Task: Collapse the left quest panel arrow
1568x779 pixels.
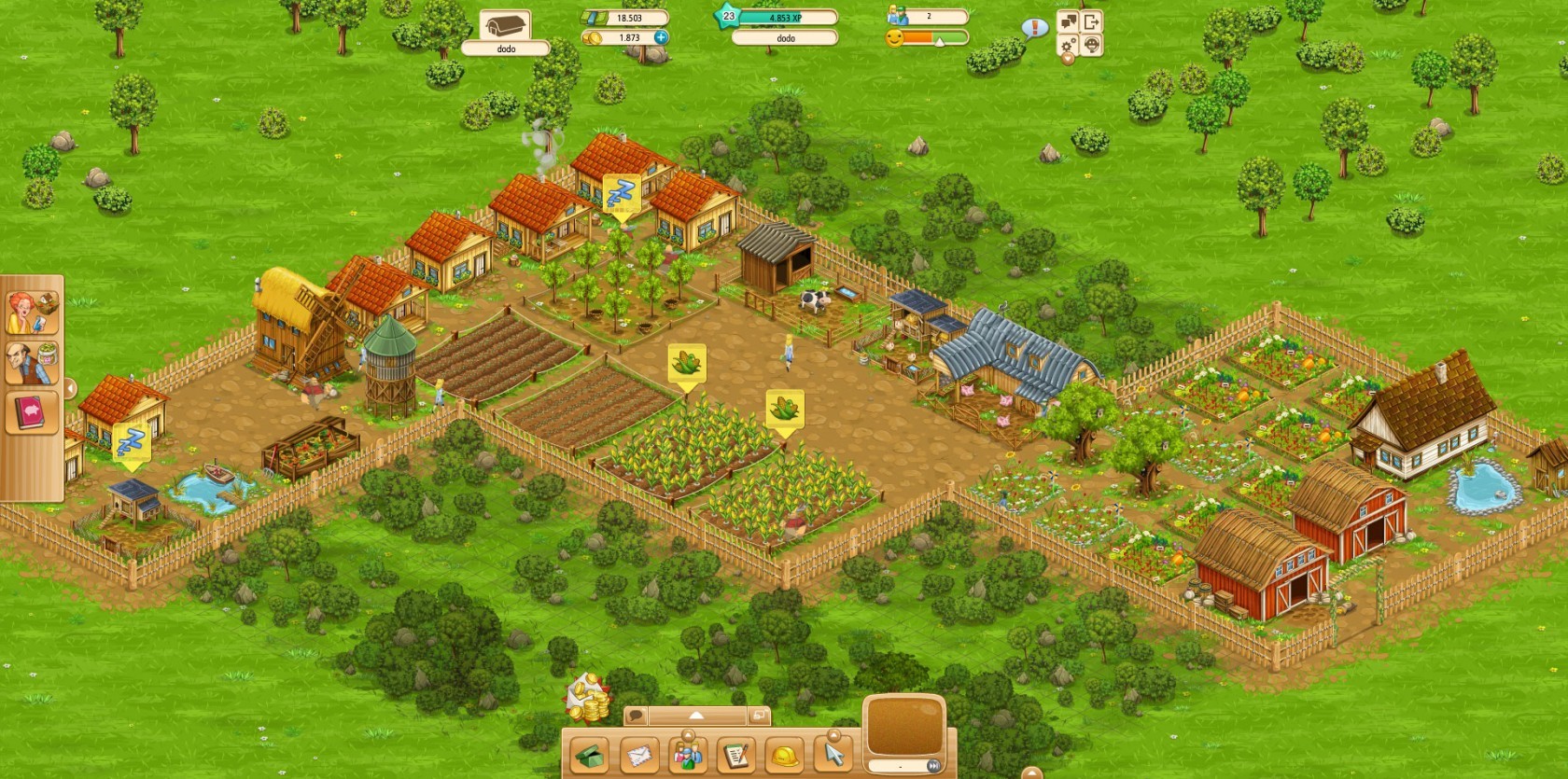Action: [x=70, y=388]
